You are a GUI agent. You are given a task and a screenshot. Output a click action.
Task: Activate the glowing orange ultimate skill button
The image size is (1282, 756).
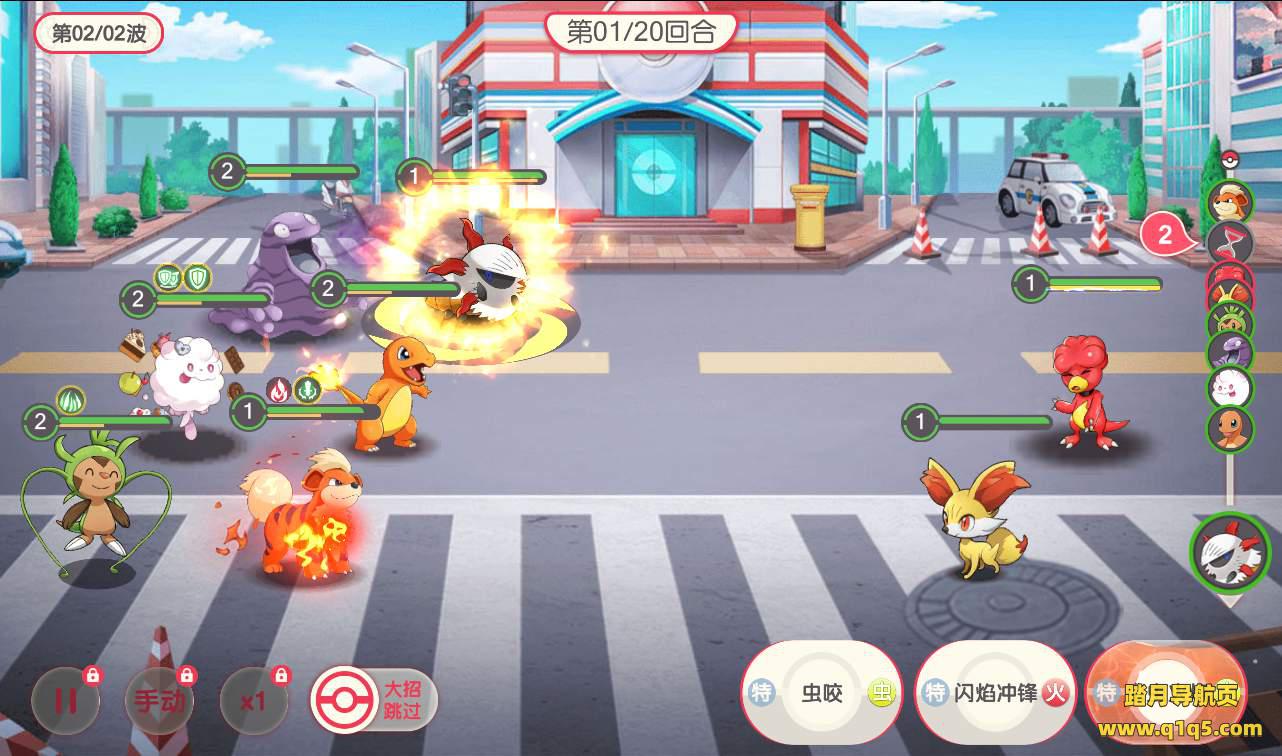pos(1165,690)
